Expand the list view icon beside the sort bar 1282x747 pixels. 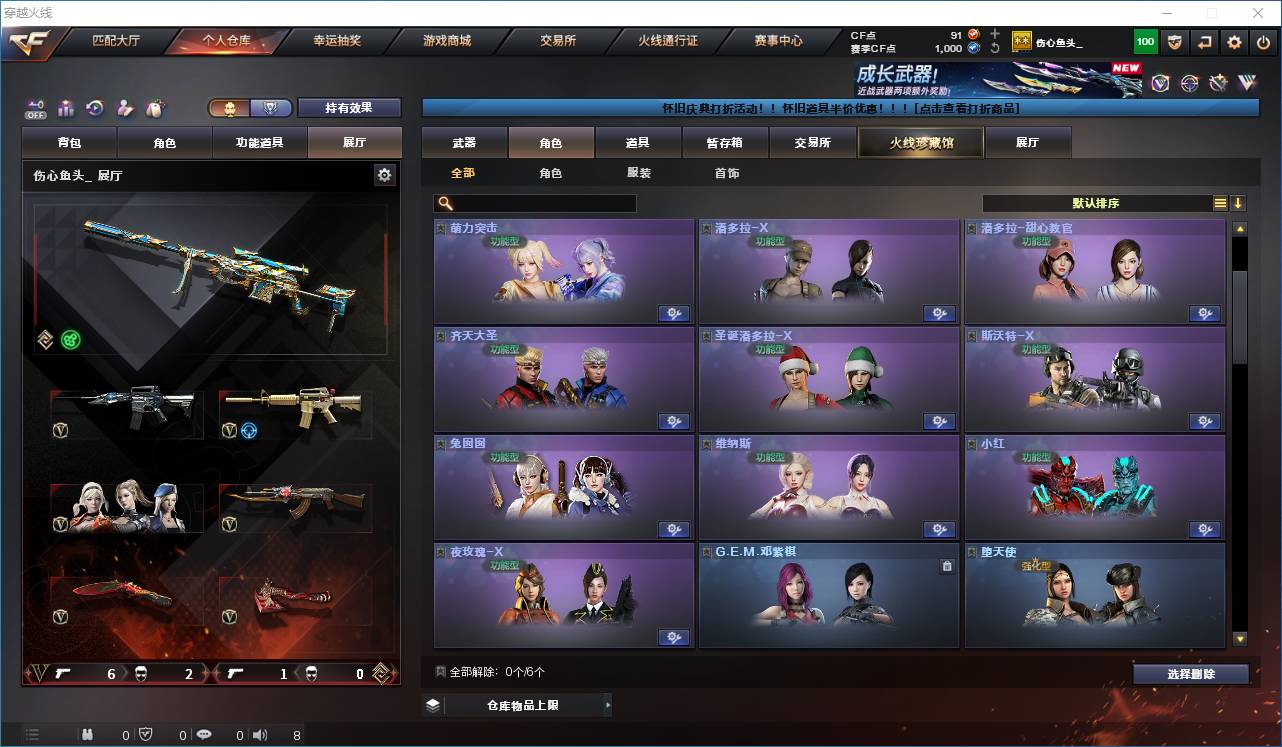1219,203
